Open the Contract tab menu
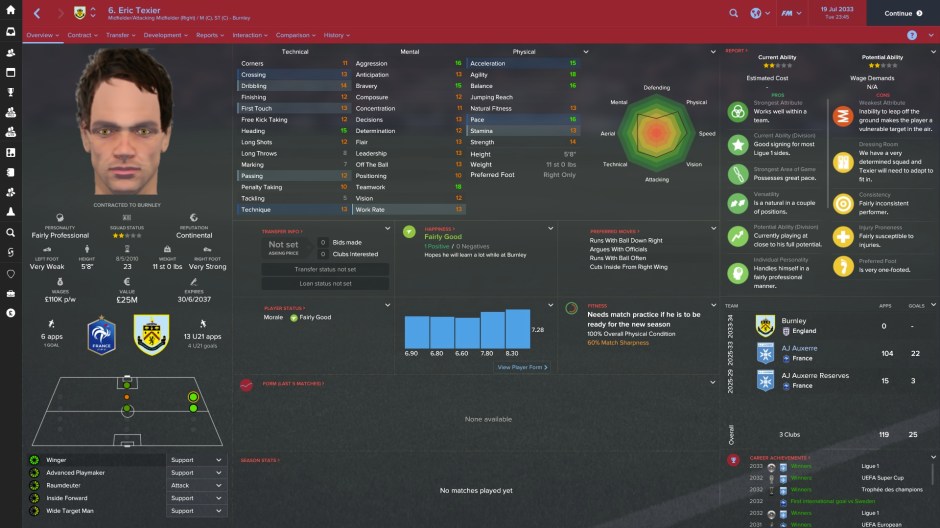Viewport: 940px width, 528px height. [81, 35]
